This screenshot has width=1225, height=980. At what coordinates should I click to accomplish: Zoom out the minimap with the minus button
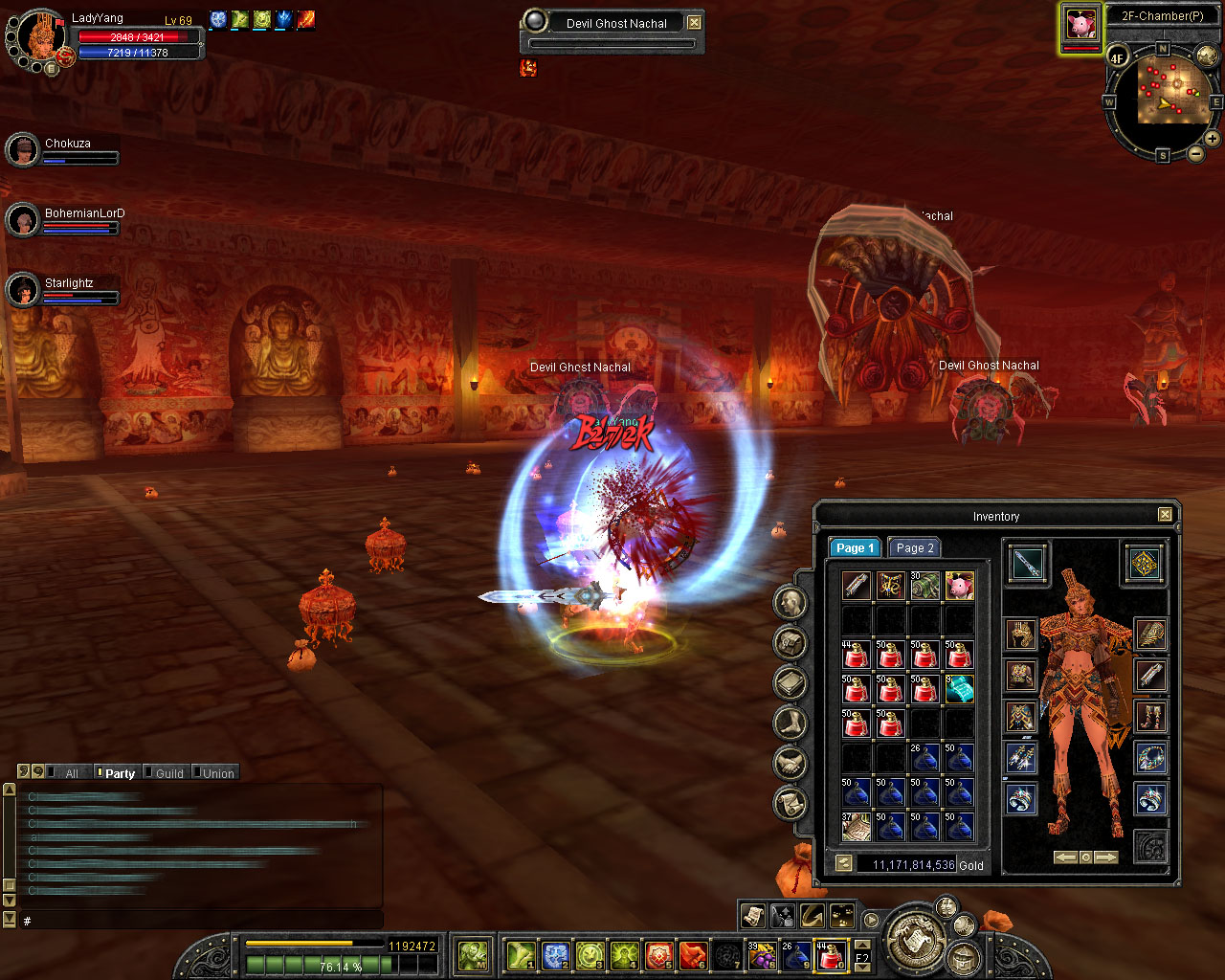(x=1195, y=153)
